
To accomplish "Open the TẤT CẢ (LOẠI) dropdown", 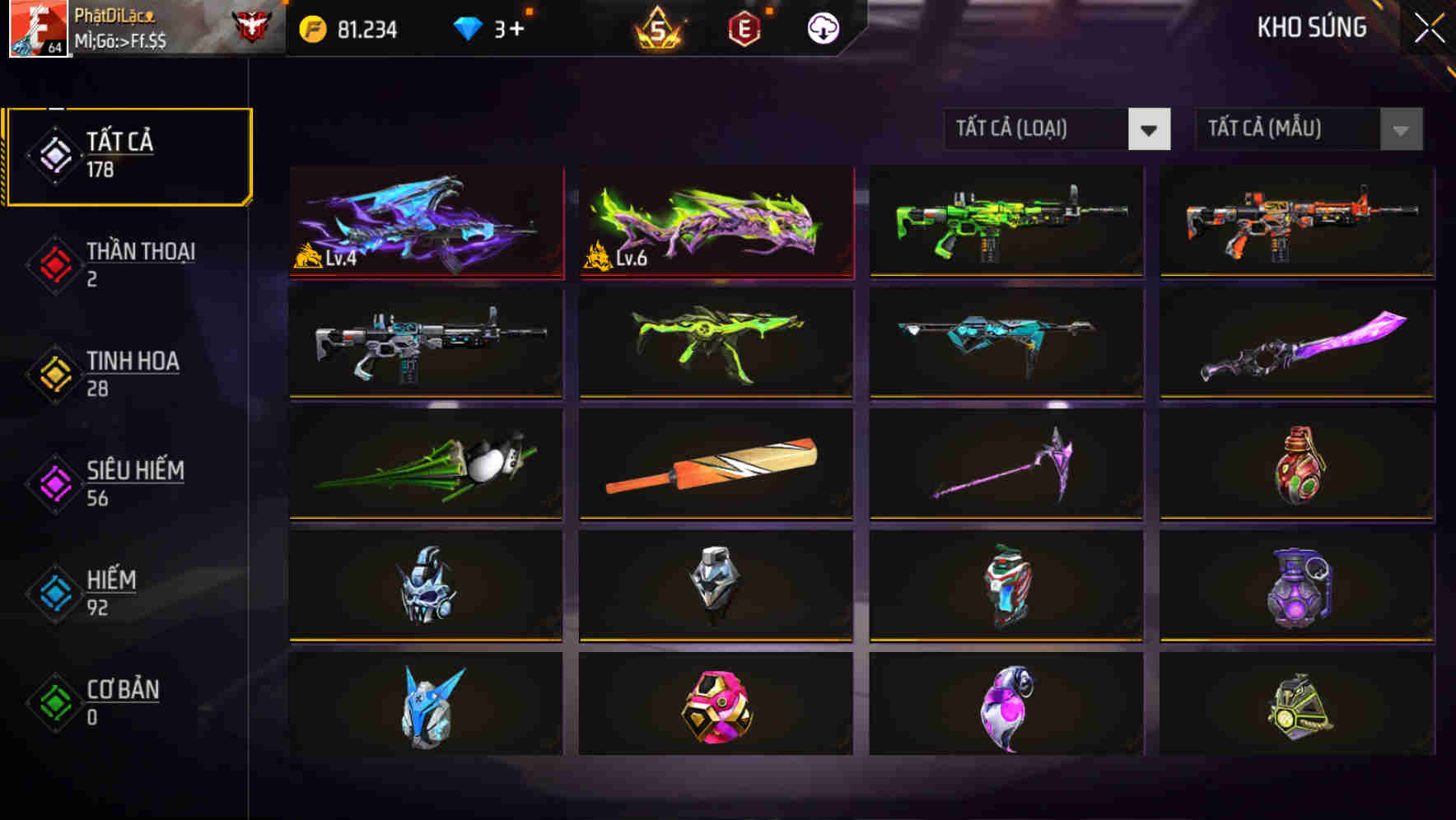I will tap(1038, 129).
